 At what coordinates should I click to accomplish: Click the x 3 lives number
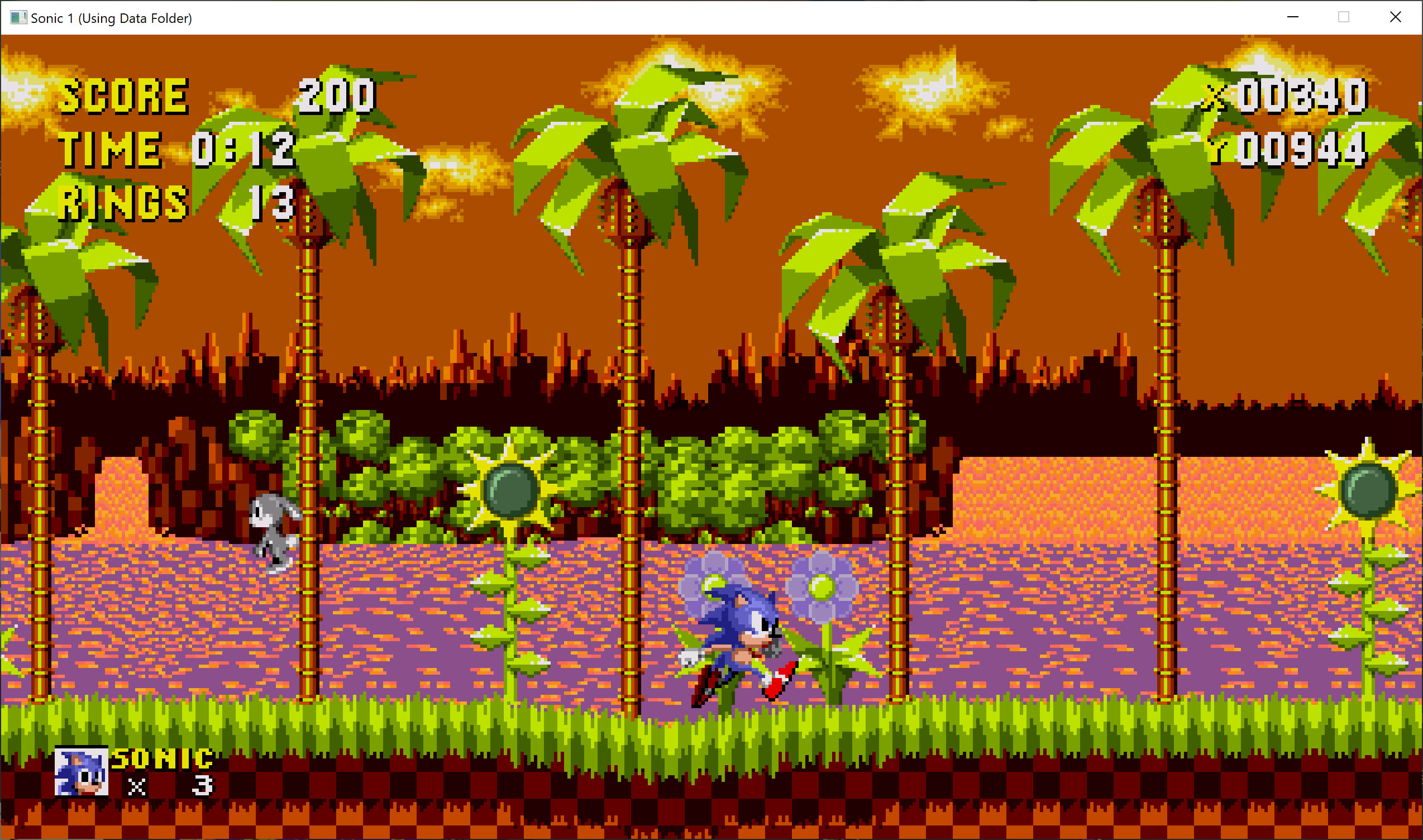204,787
